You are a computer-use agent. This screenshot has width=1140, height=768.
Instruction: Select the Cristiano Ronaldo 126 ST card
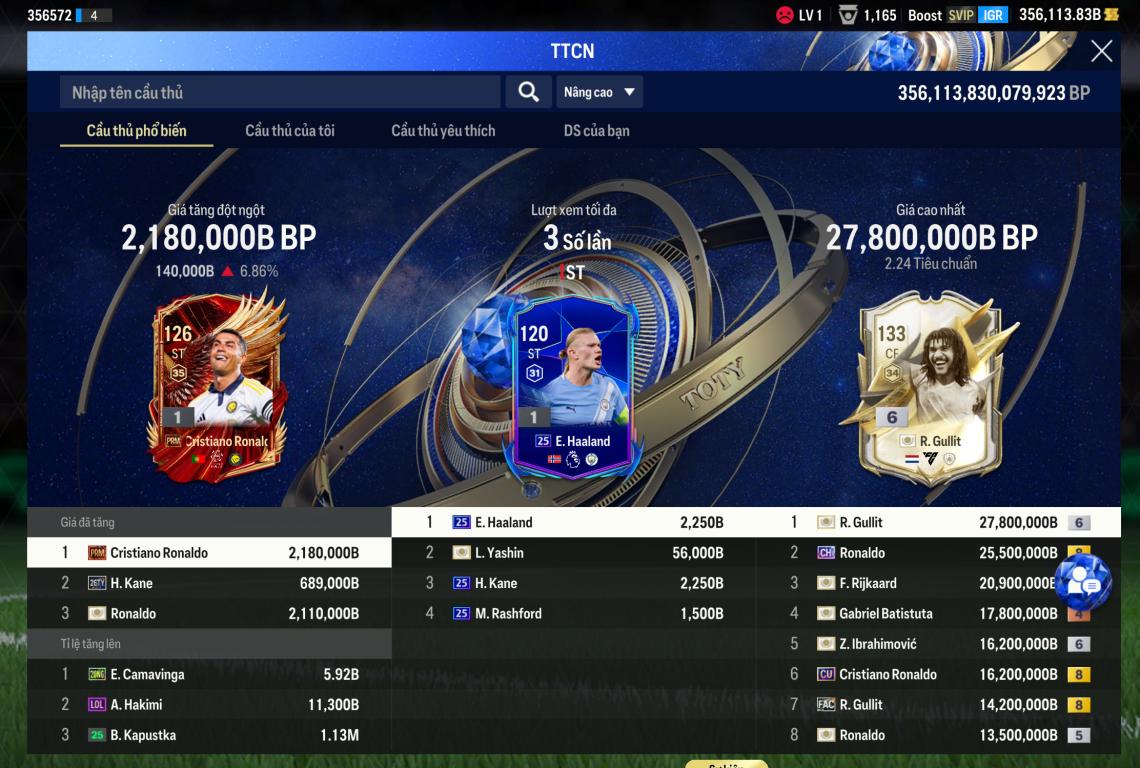[220, 385]
